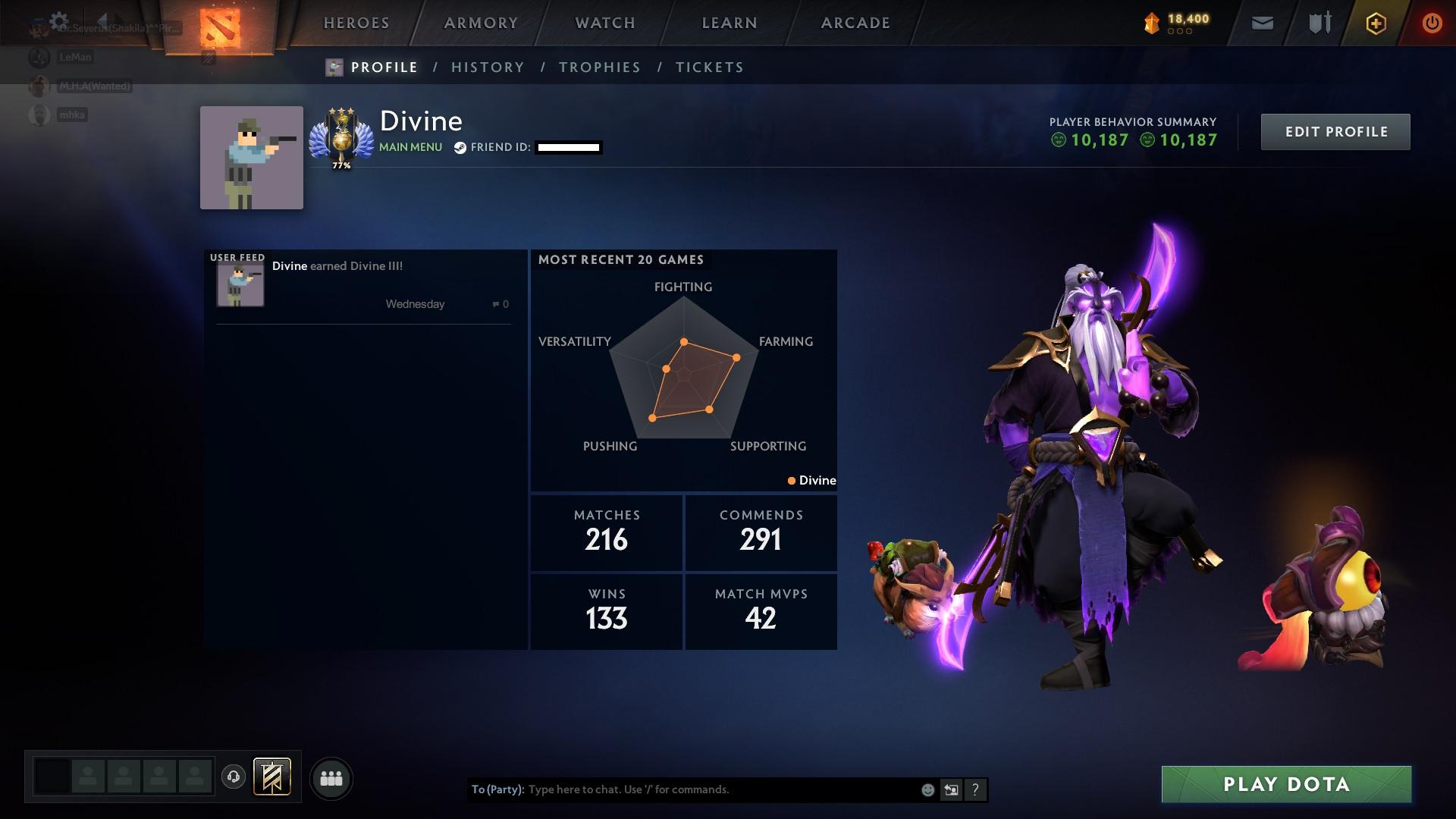
Task: Open the settings gear icon
Action: coord(57,20)
